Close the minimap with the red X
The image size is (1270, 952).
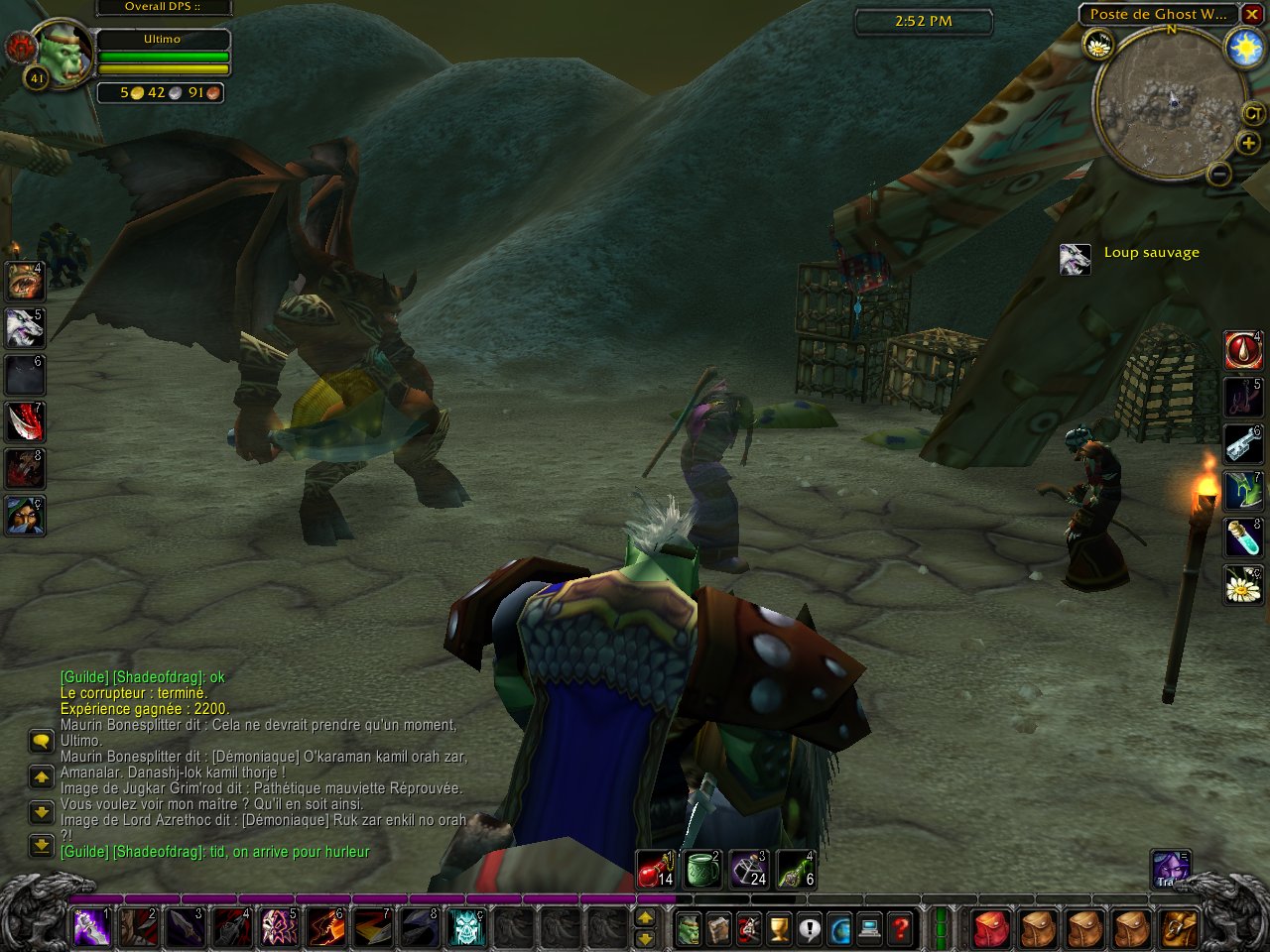[1252, 14]
